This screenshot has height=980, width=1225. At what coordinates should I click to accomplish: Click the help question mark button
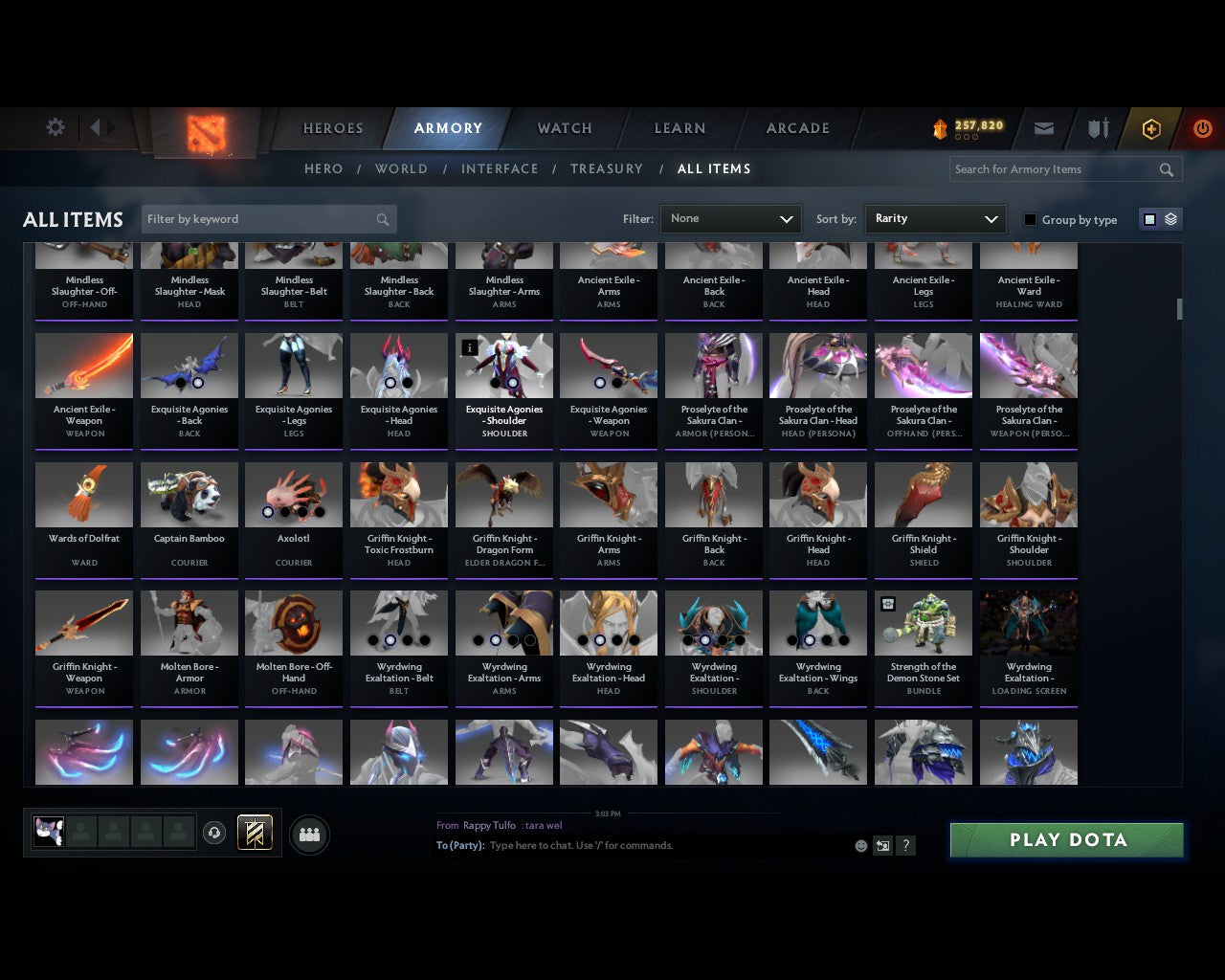pyautogui.click(x=905, y=846)
